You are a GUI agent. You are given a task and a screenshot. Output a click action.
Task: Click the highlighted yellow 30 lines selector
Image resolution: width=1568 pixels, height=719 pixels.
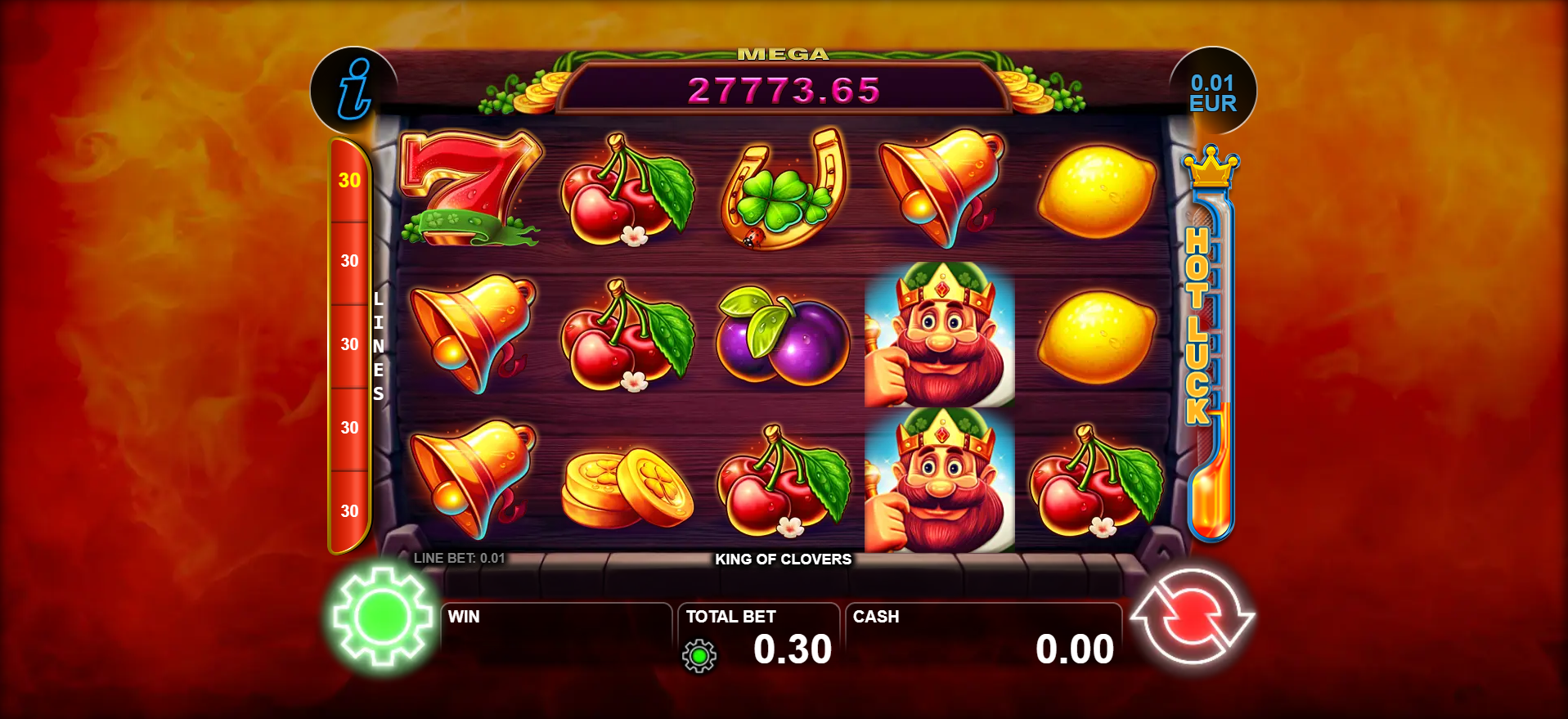tap(349, 181)
